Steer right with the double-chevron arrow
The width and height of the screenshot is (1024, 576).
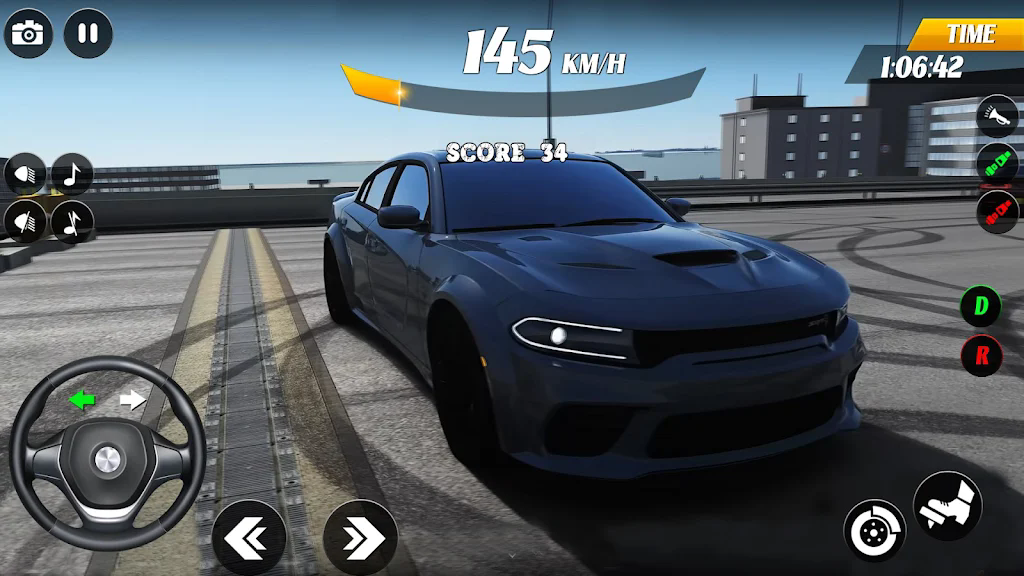[359, 538]
